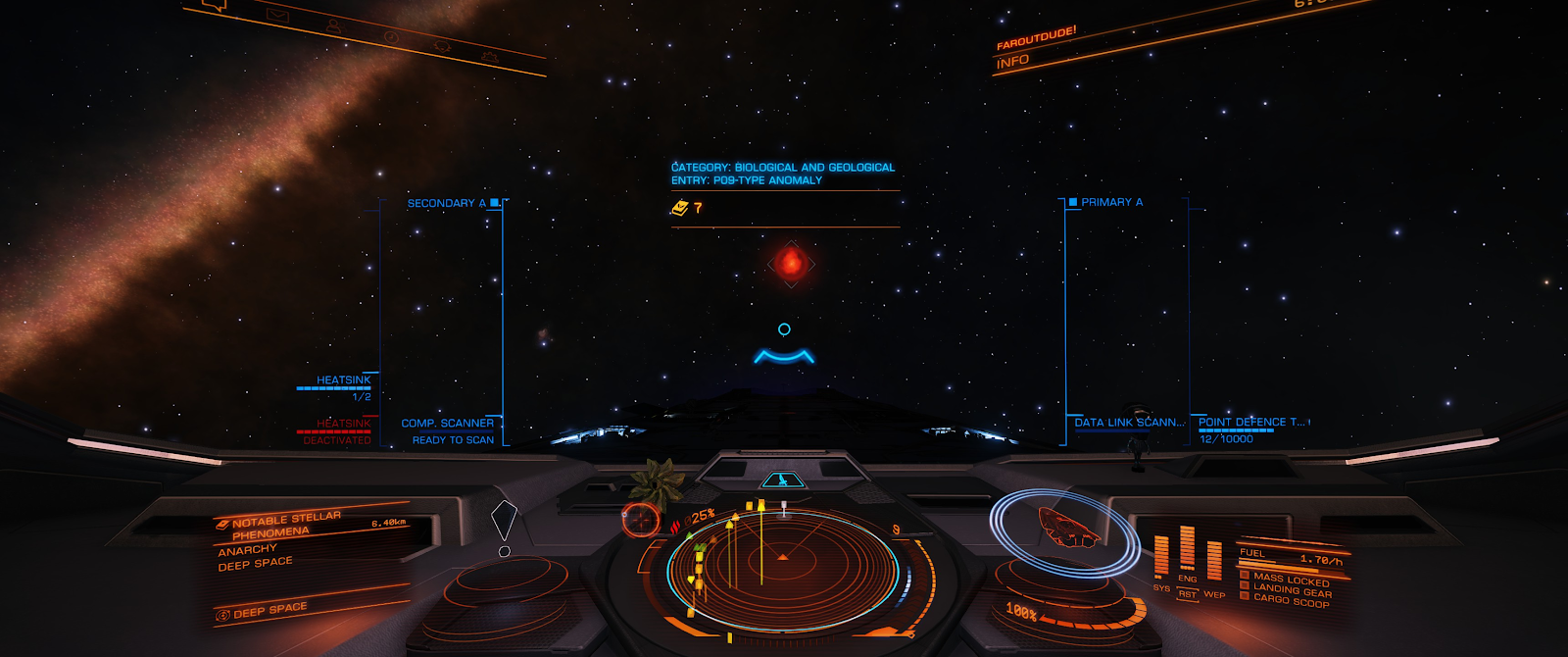1568x657 pixels.
Task: Click the blue ship icon above radar
Action: point(782,480)
